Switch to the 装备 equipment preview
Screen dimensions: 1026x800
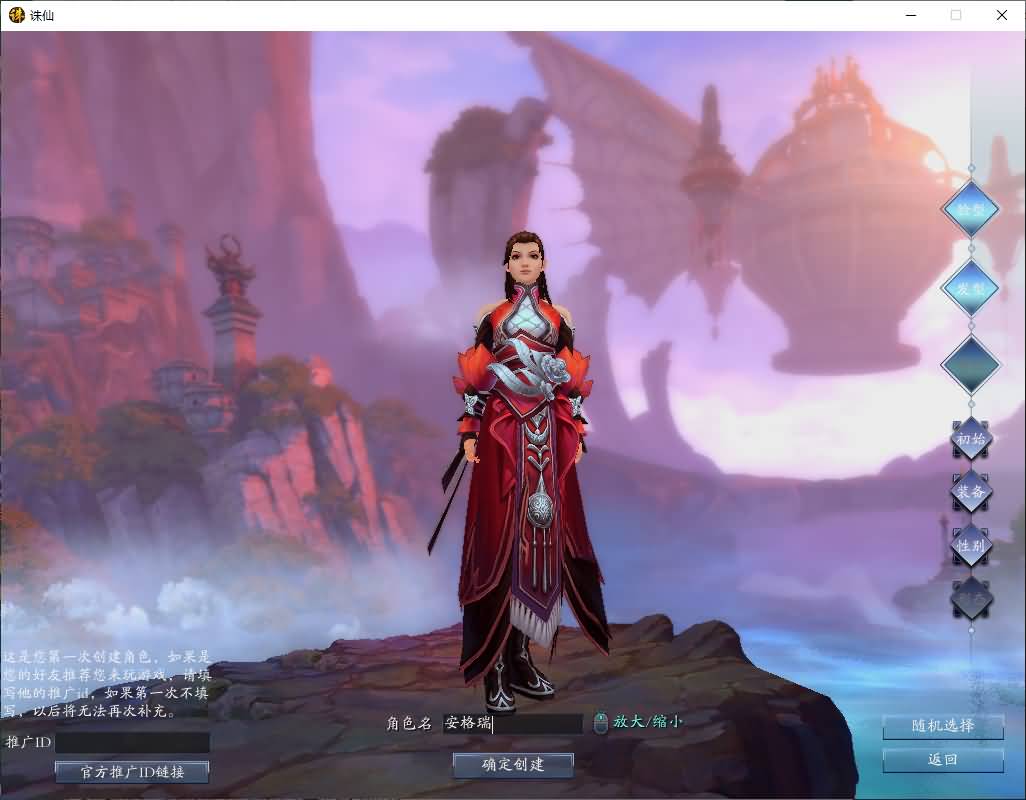point(970,492)
